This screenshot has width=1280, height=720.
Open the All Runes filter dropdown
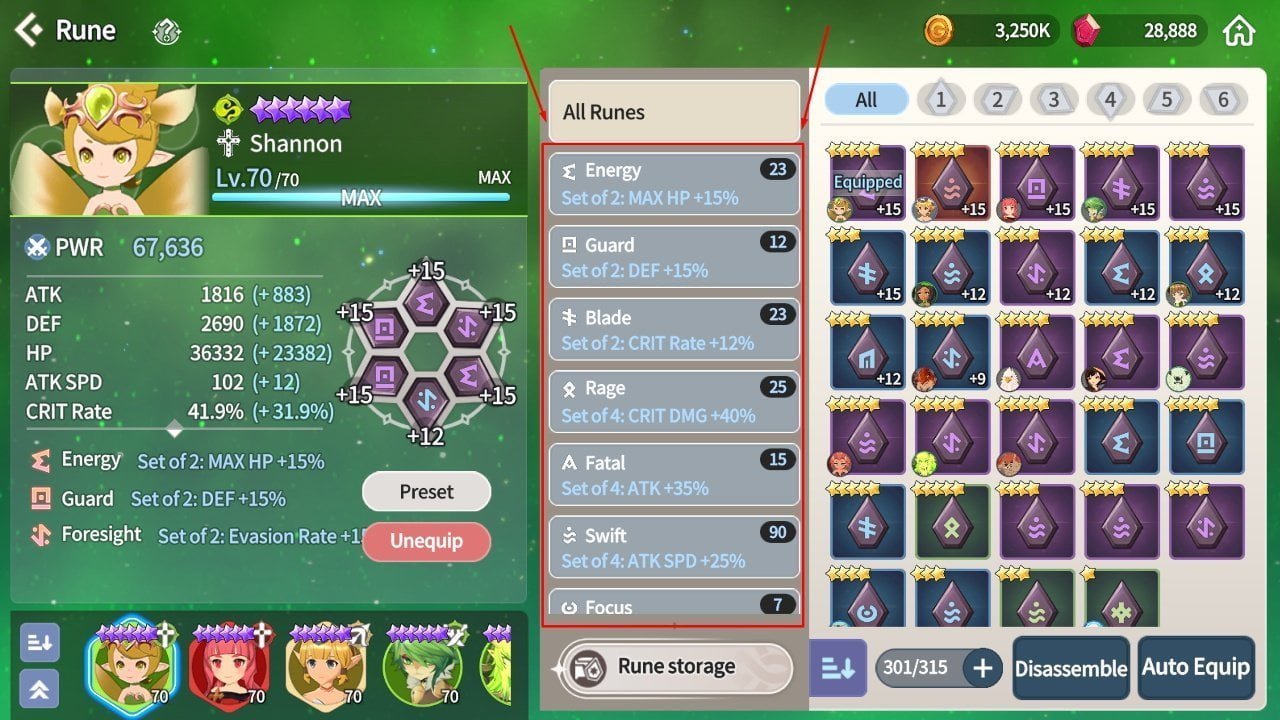click(x=675, y=111)
